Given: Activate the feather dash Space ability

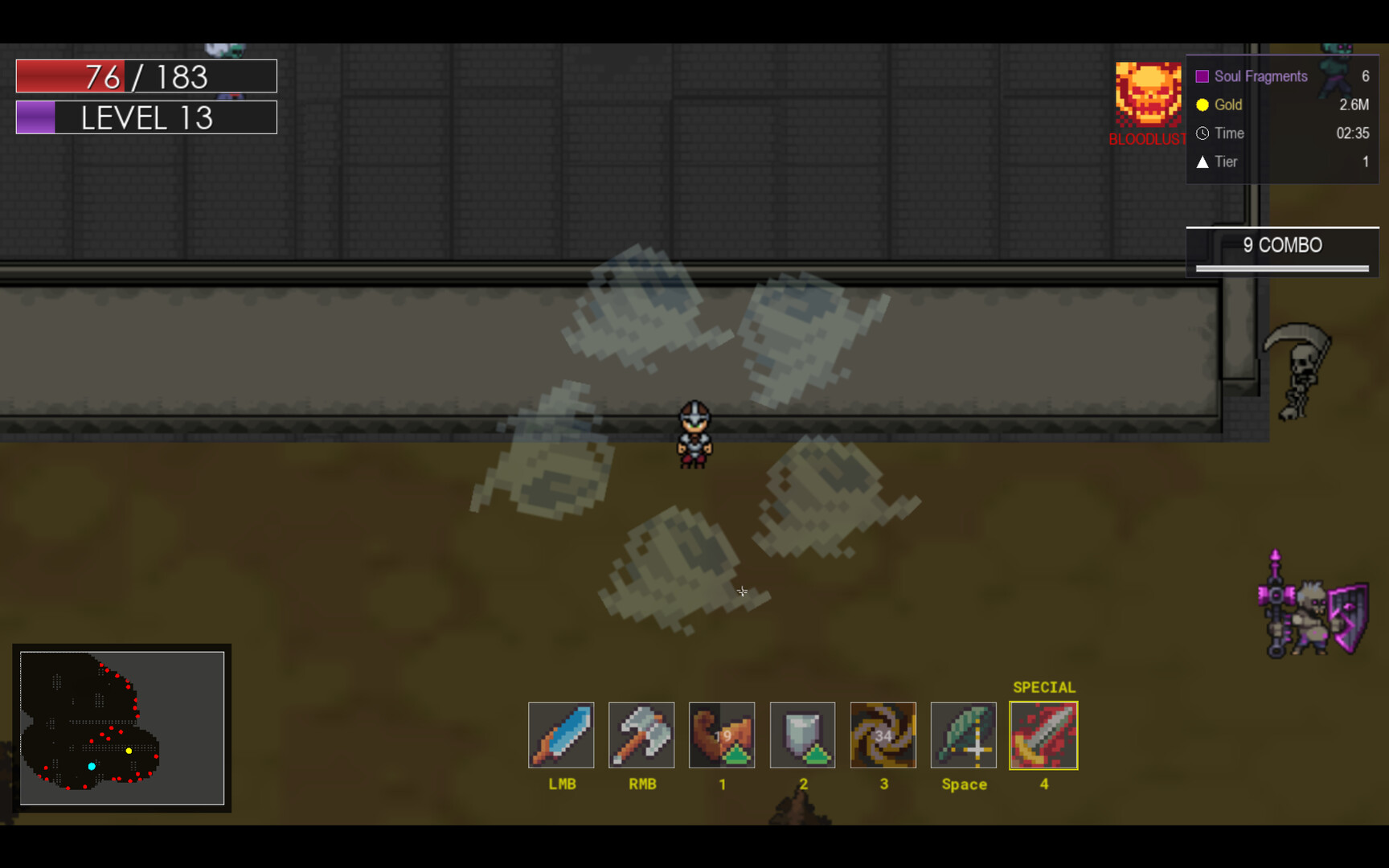Looking at the screenshot, I should pyautogui.click(x=963, y=735).
